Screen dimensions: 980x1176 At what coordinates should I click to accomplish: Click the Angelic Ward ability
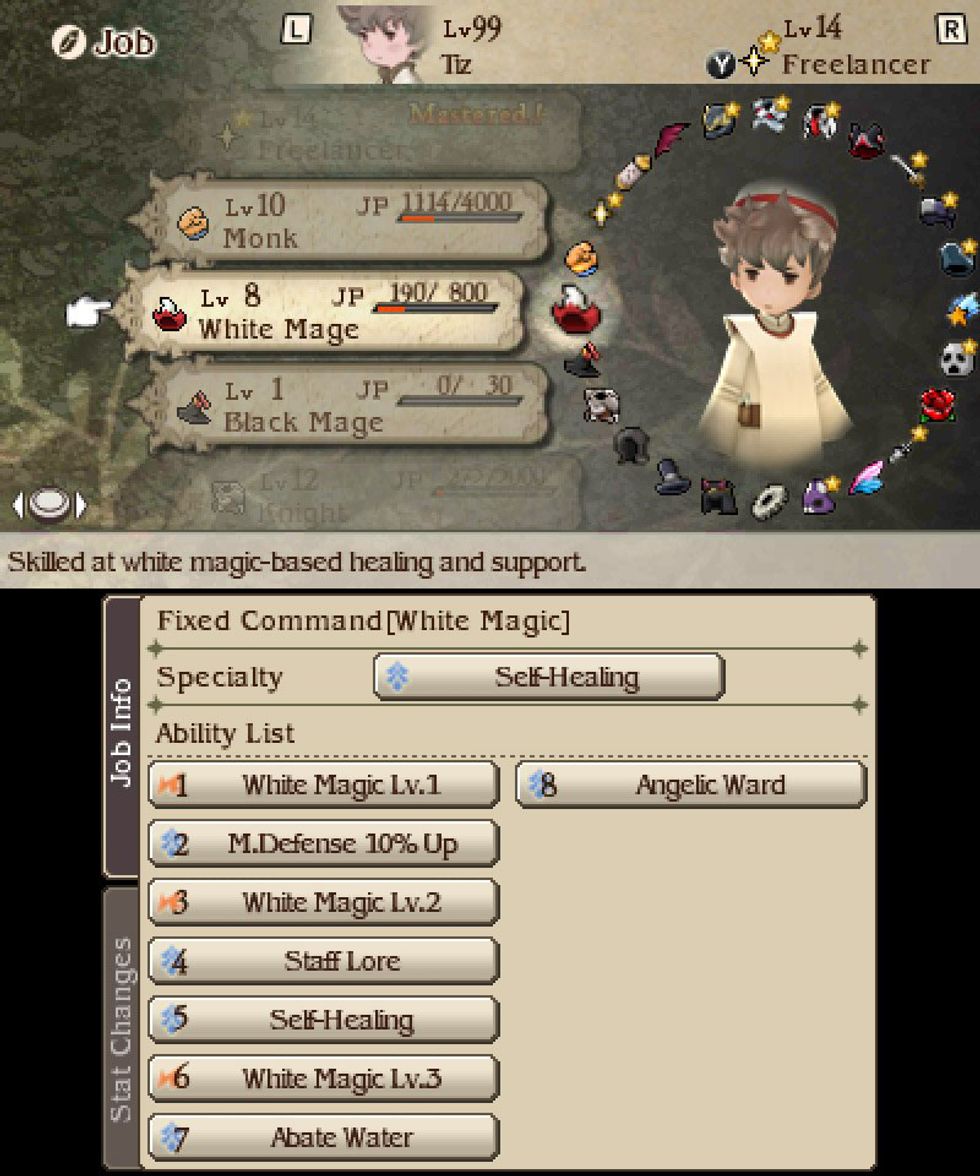(691, 785)
